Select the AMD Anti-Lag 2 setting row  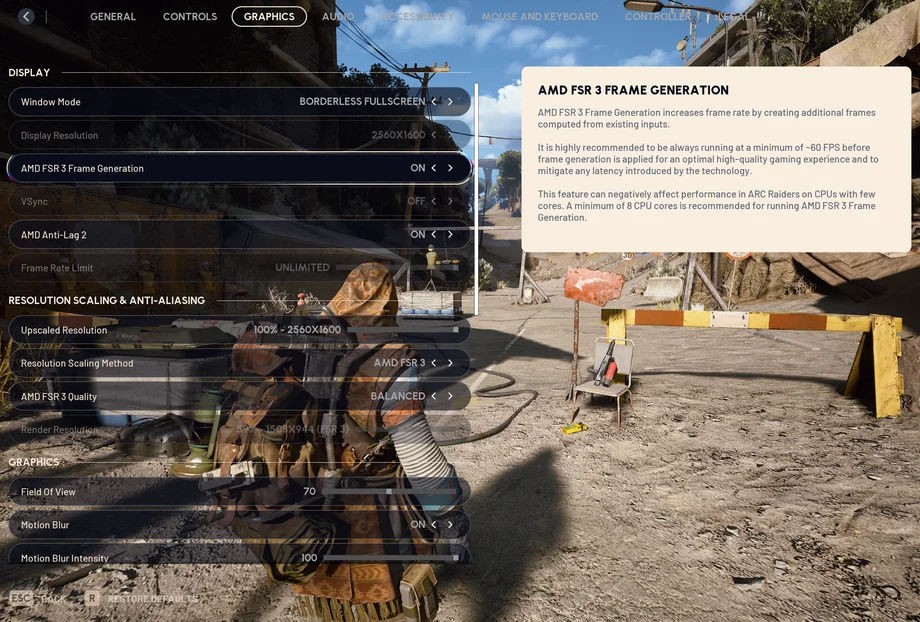point(200,234)
